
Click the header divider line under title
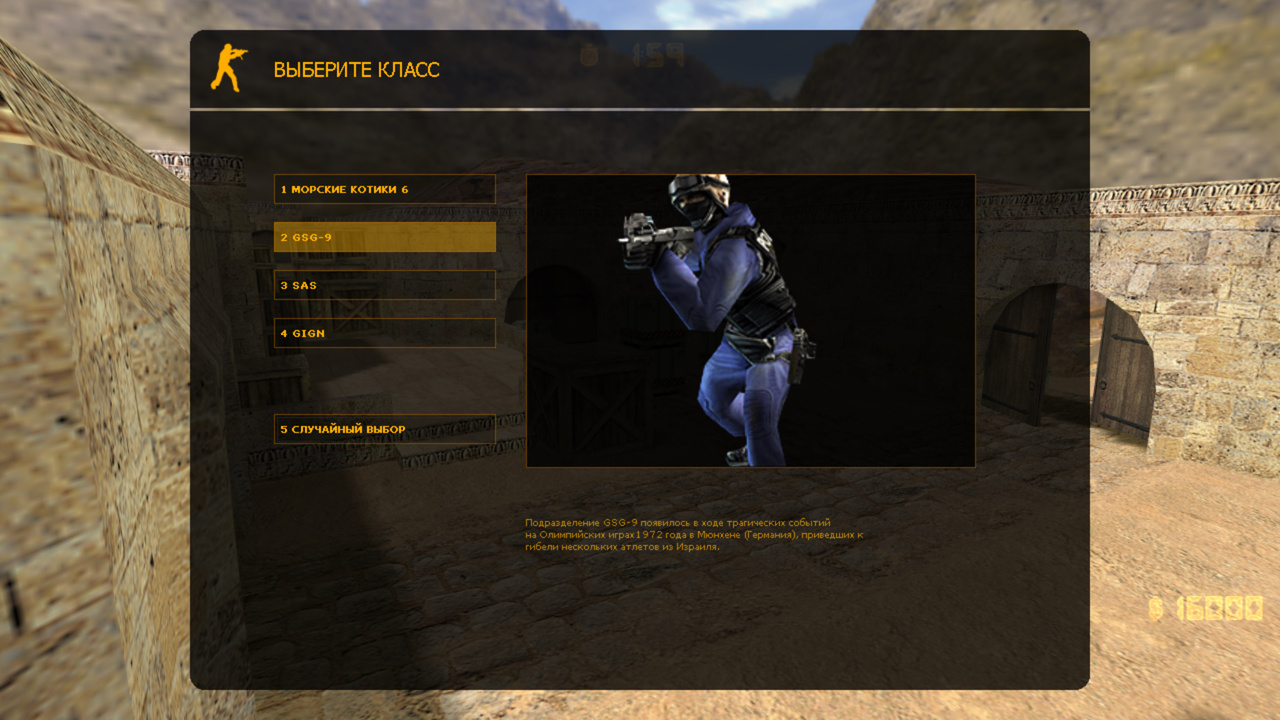click(x=640, y=104)
